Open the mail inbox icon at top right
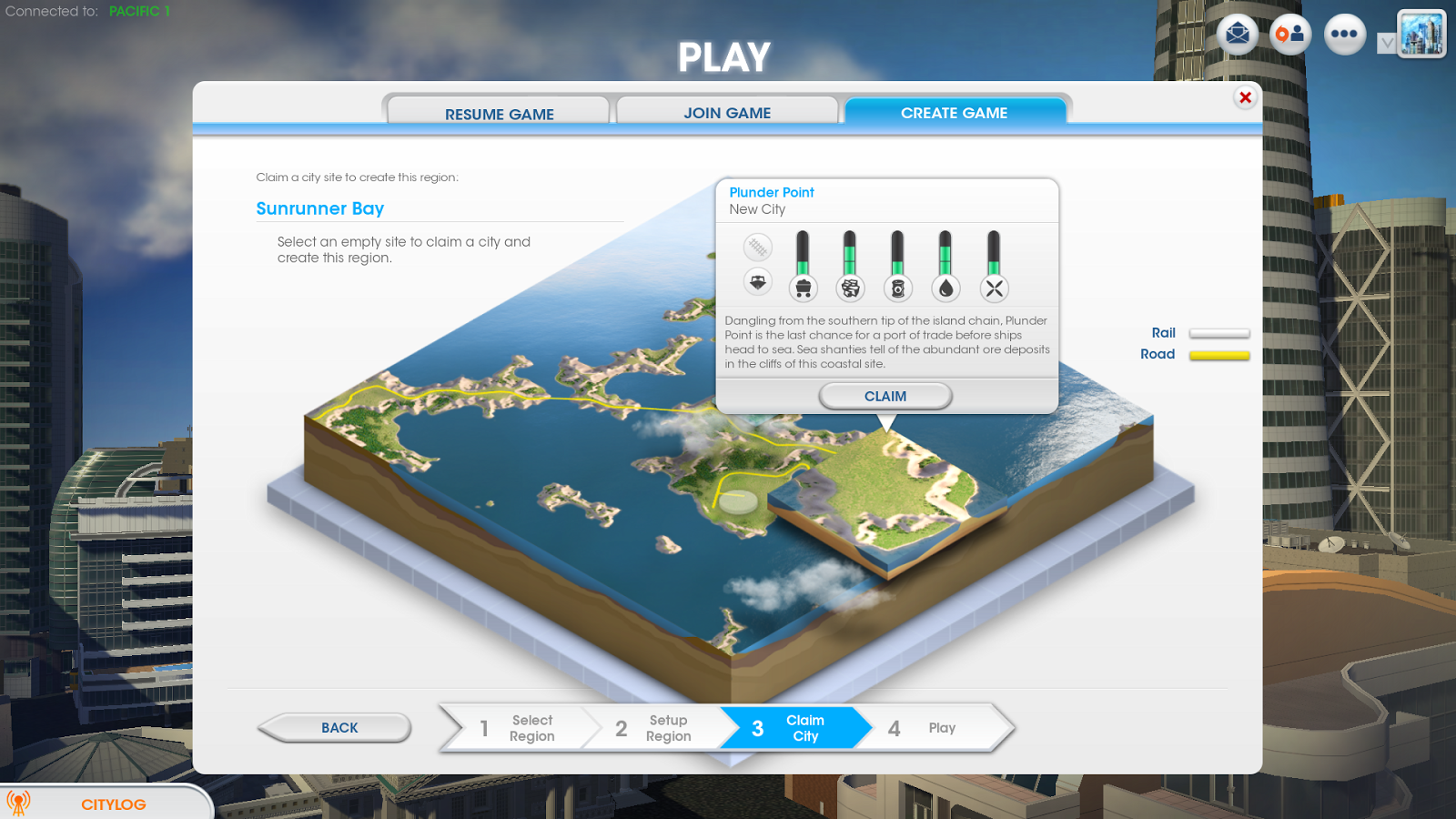 [x=1237, y=34]
